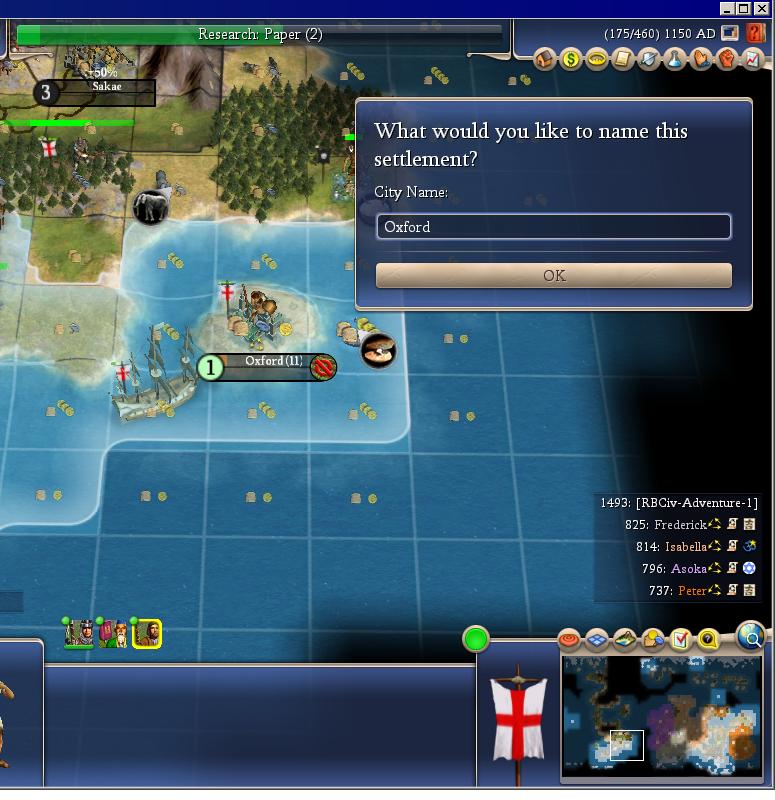Image resolution: width=775 pixels, height=800 pixels.
Task: Open the Military Advisor shield icon
Action: pyautogui.click(x=649, y=59)
